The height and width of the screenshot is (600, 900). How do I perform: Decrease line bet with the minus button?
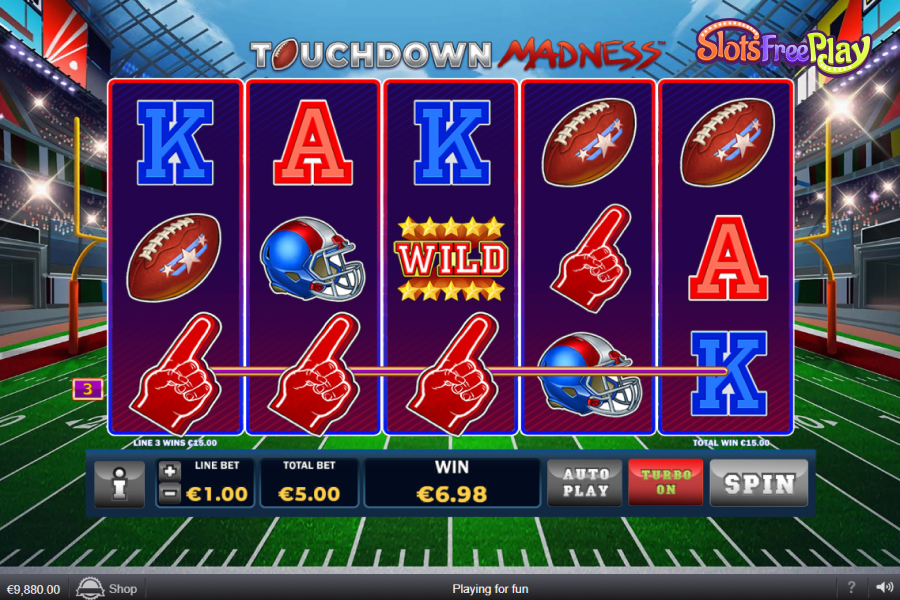(170, 492)
